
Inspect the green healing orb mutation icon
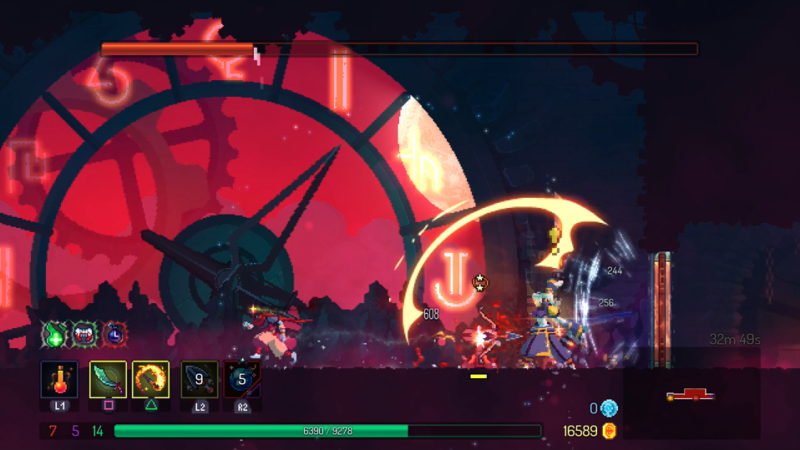point(53,335)
